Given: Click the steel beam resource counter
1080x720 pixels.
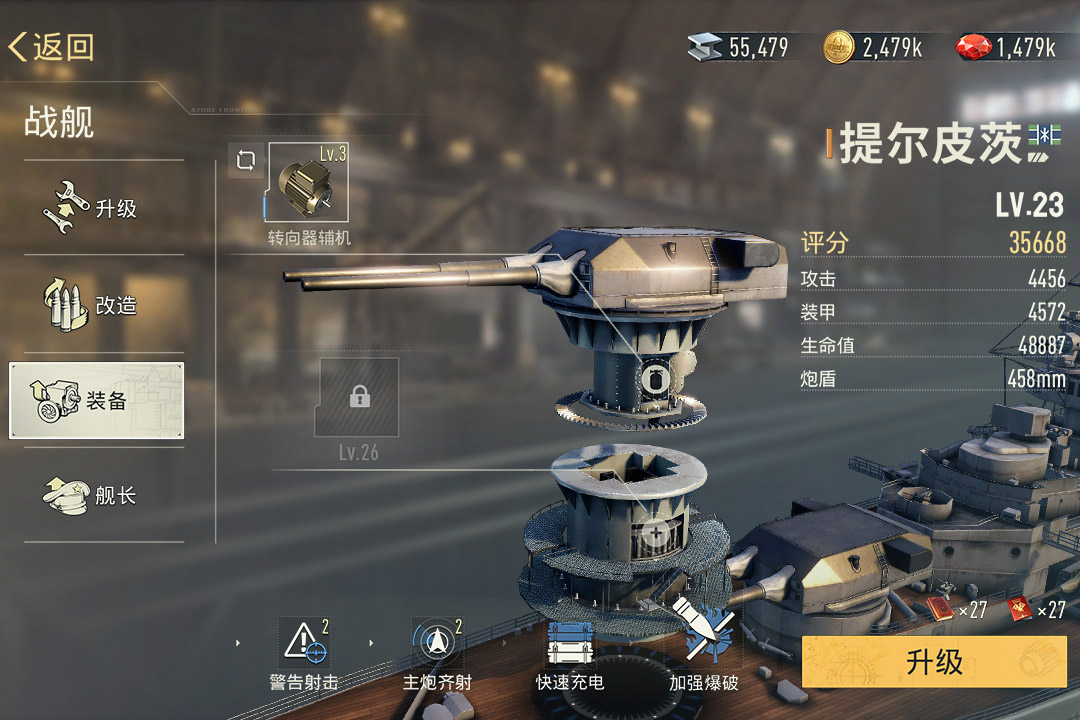Looking at the screenshot, I should 738,47.
